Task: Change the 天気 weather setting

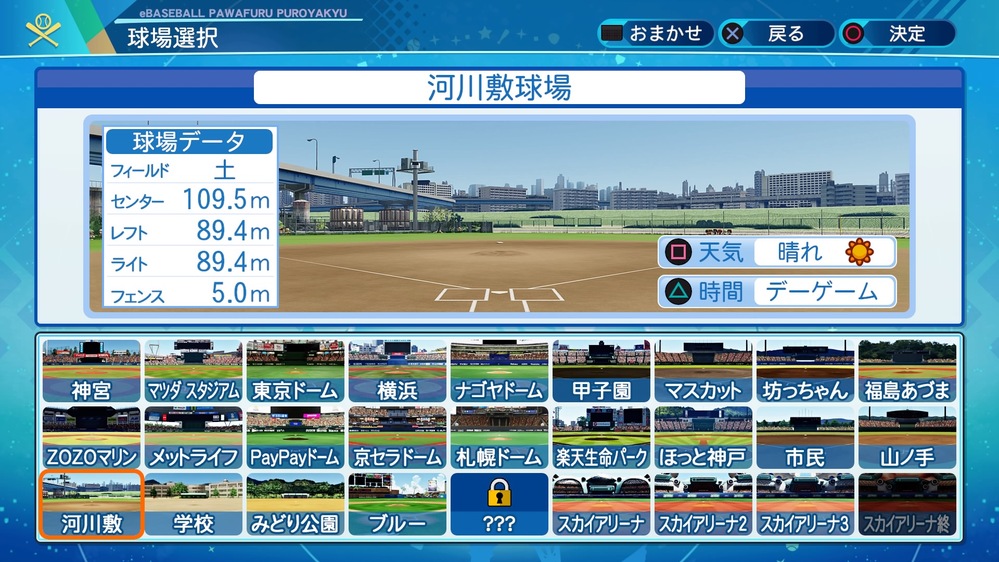Action: click(776, 252)
